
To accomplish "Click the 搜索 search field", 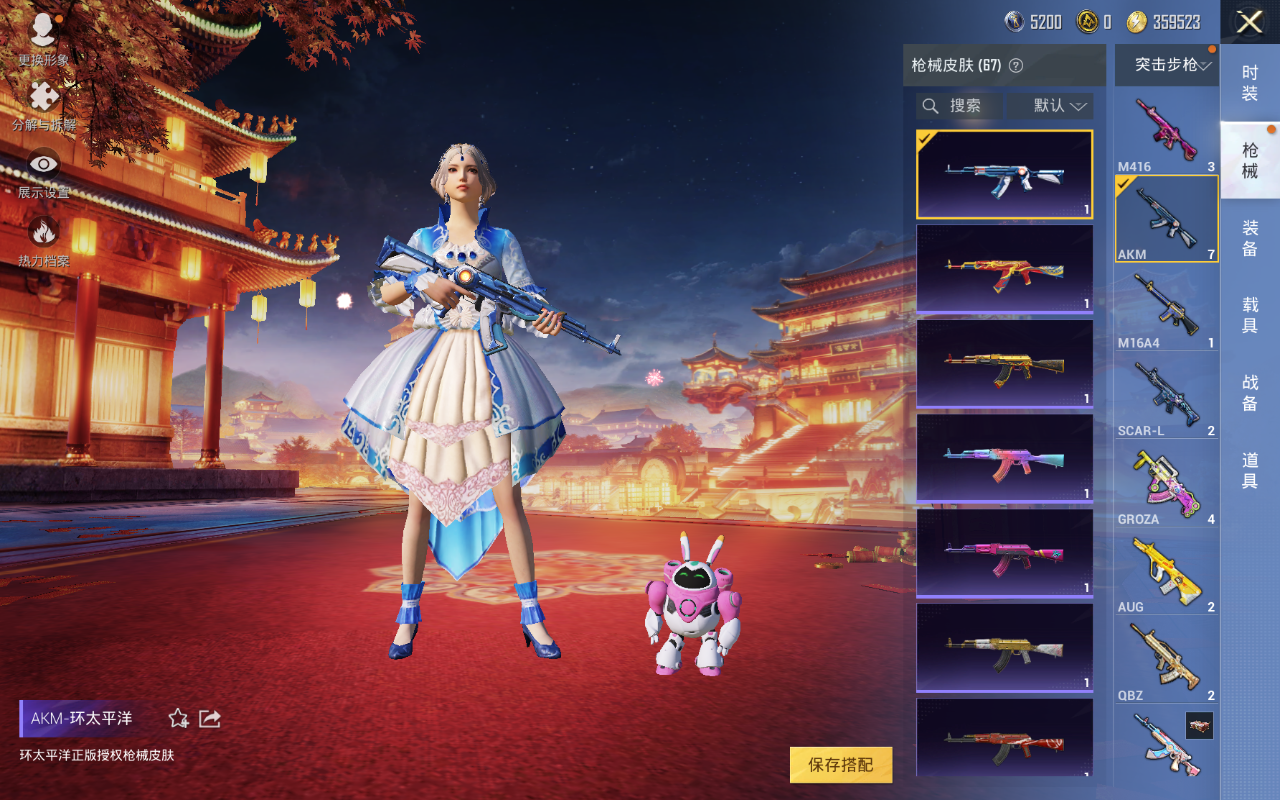I will [x=960, y=106].
